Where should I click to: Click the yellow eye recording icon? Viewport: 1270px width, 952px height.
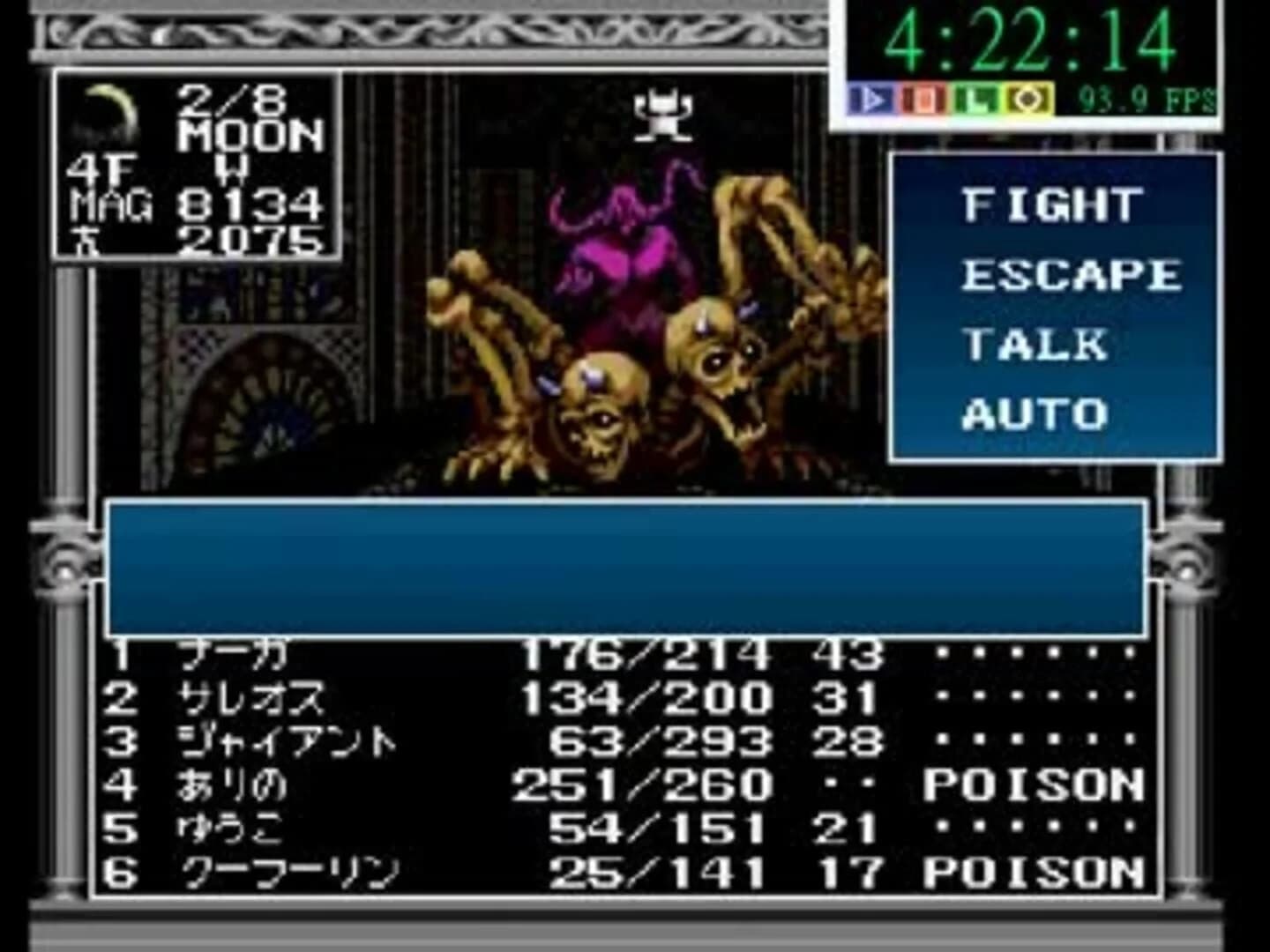pos(1027,98)
